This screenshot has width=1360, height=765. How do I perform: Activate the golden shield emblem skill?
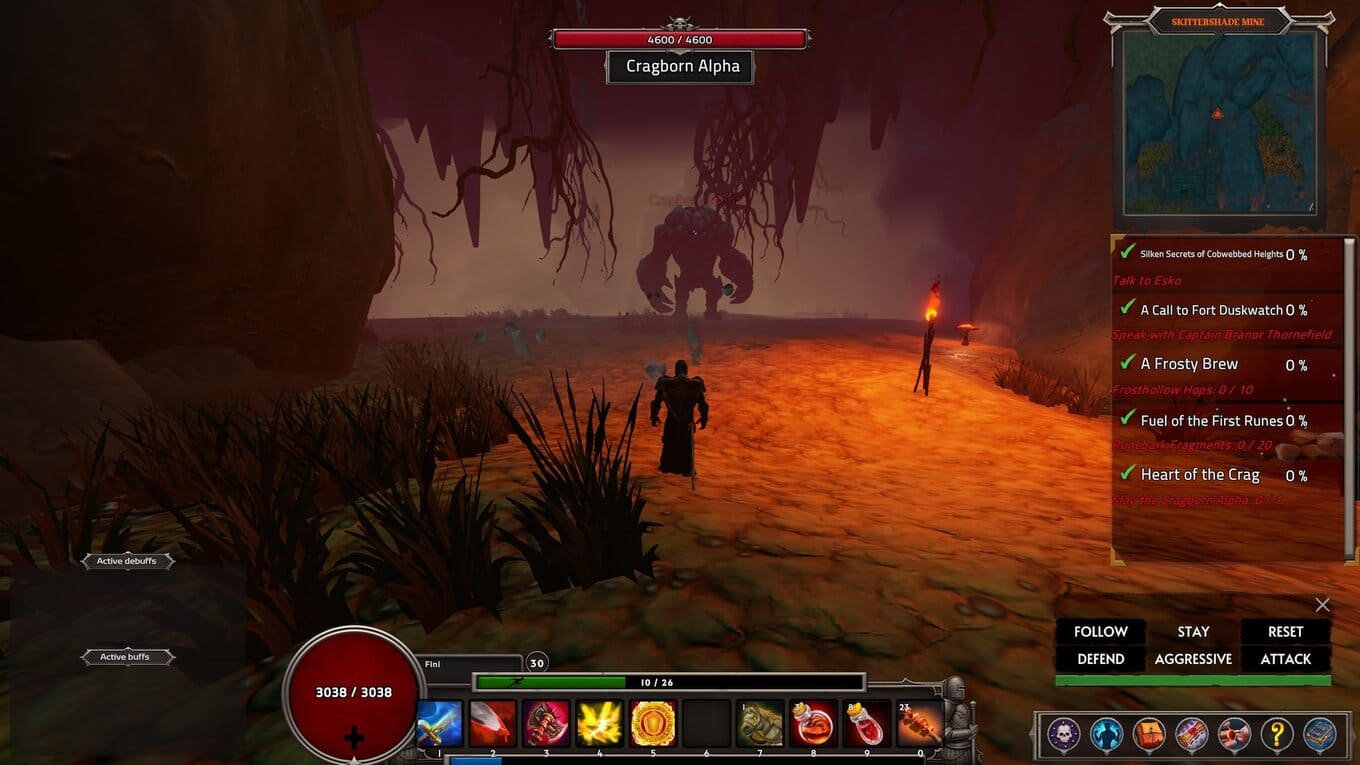coord(653,723)
